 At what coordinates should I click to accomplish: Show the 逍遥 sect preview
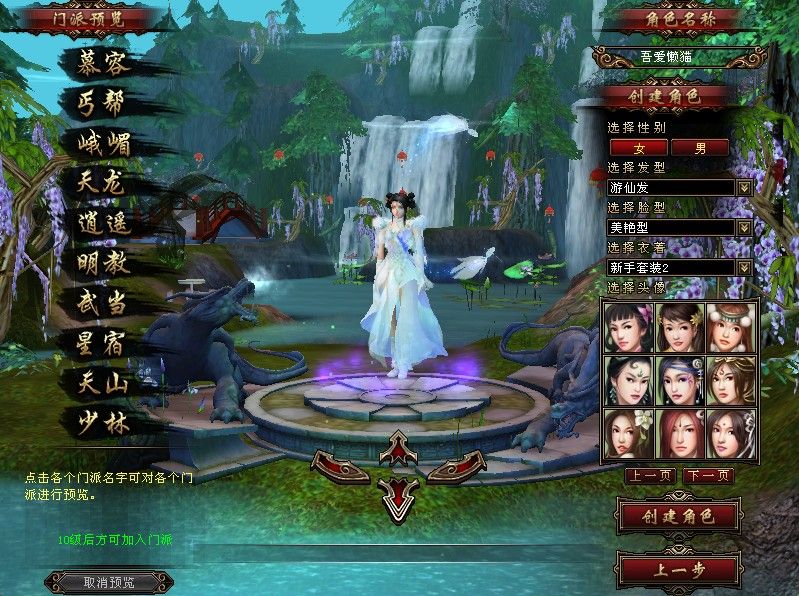tap(104, 223)
